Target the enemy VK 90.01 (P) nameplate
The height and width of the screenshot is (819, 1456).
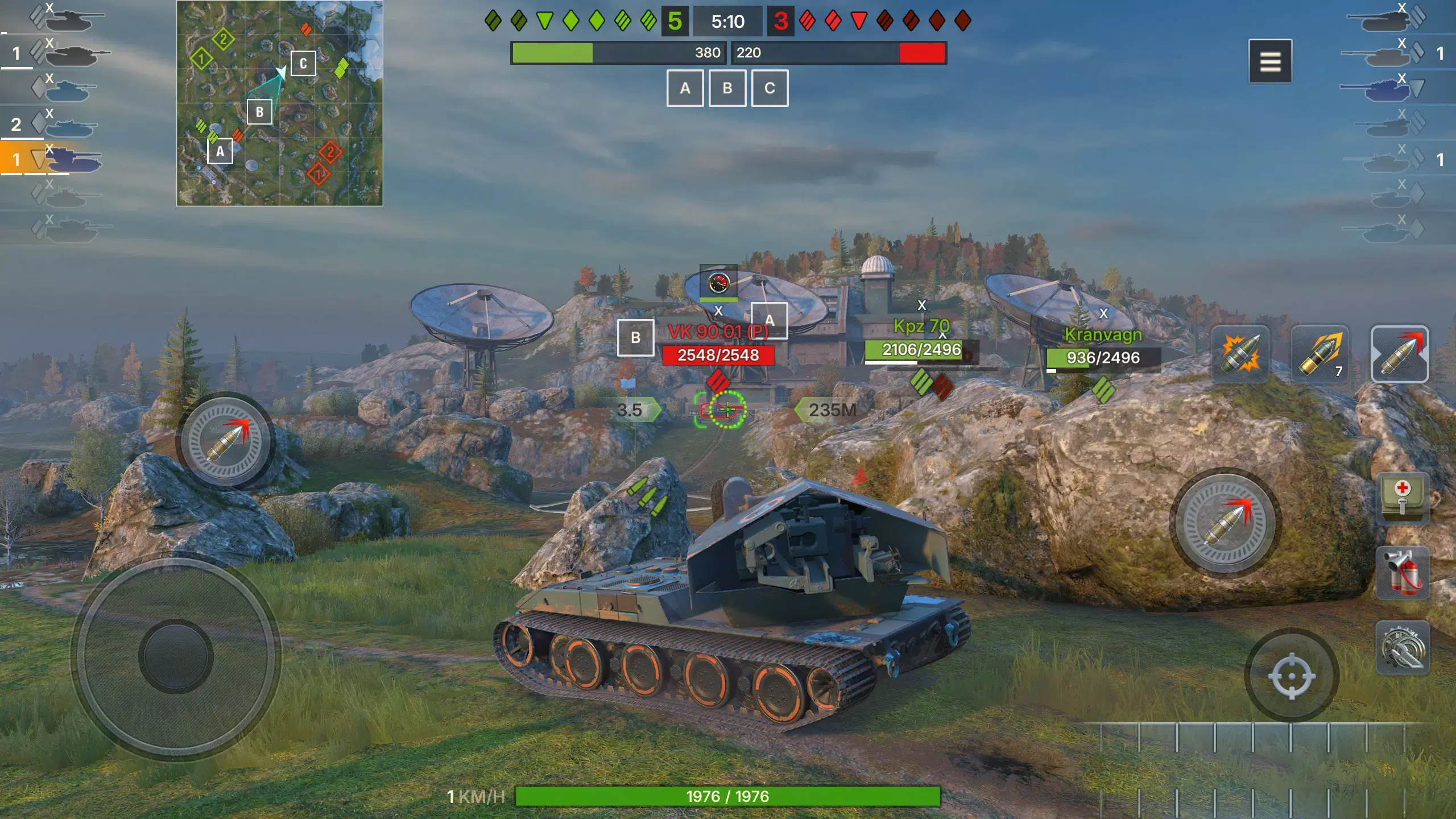pyautogui.click(x=719, y=332)
